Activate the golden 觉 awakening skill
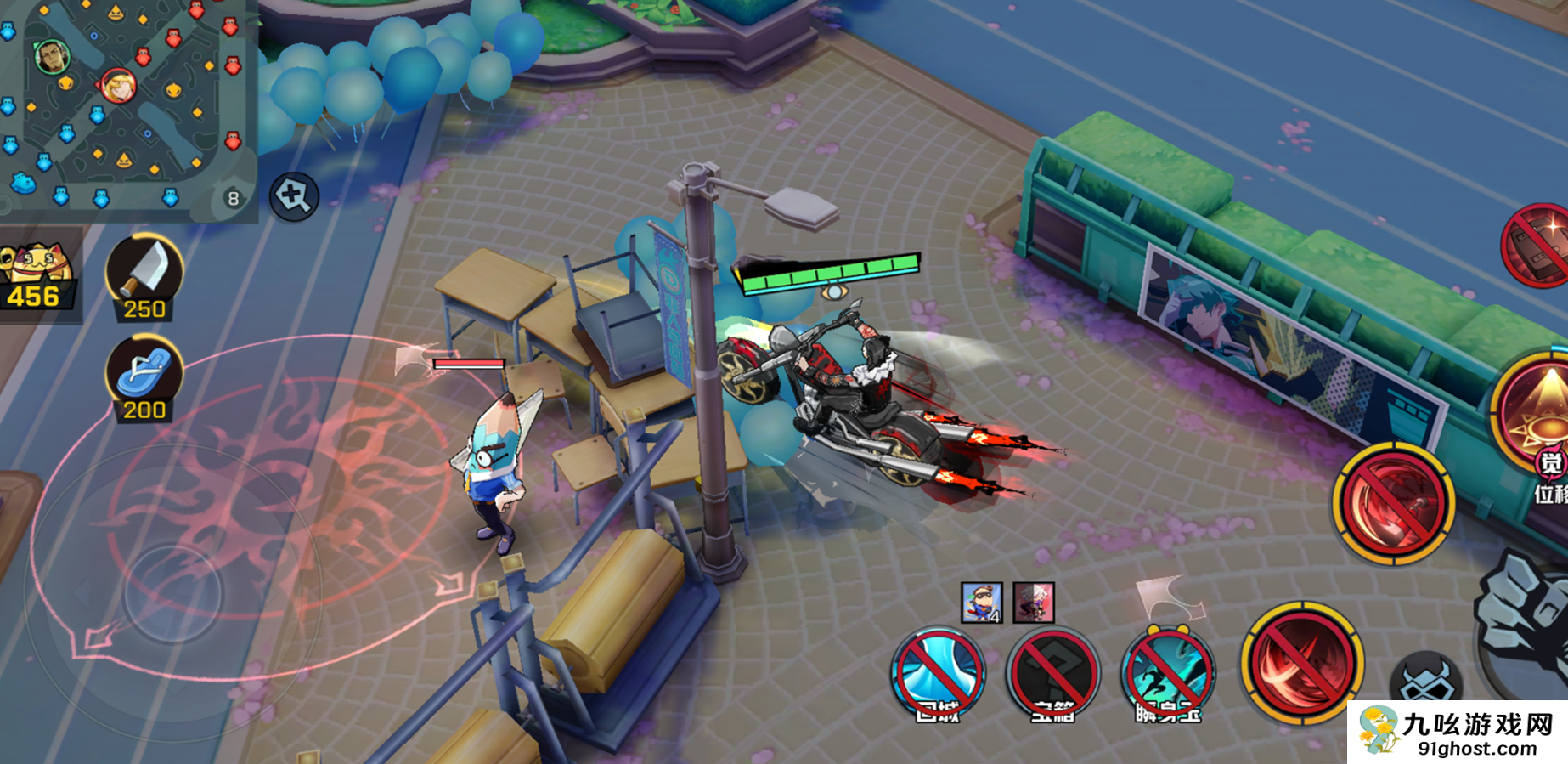 click(x=1537, y=408)
